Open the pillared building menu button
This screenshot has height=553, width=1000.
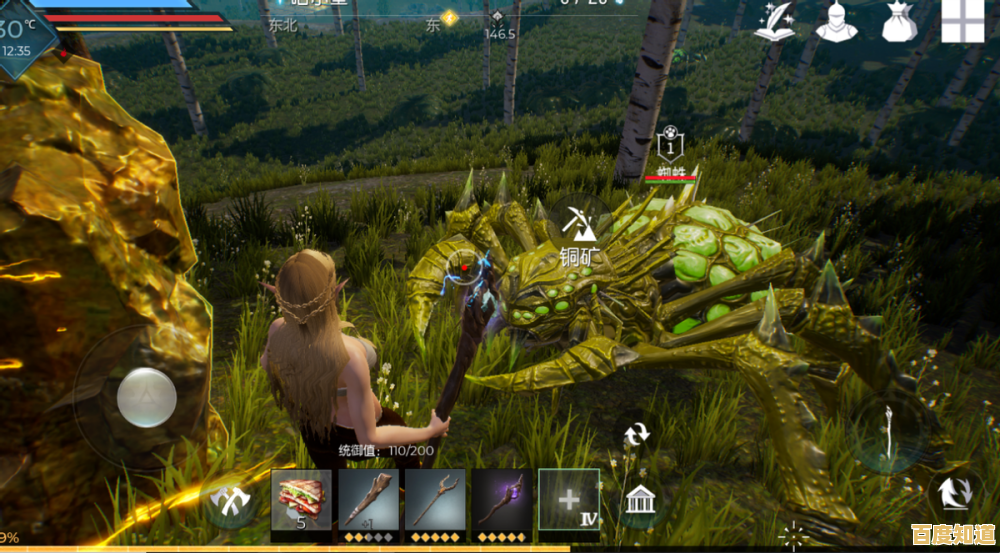click(639, 497)
